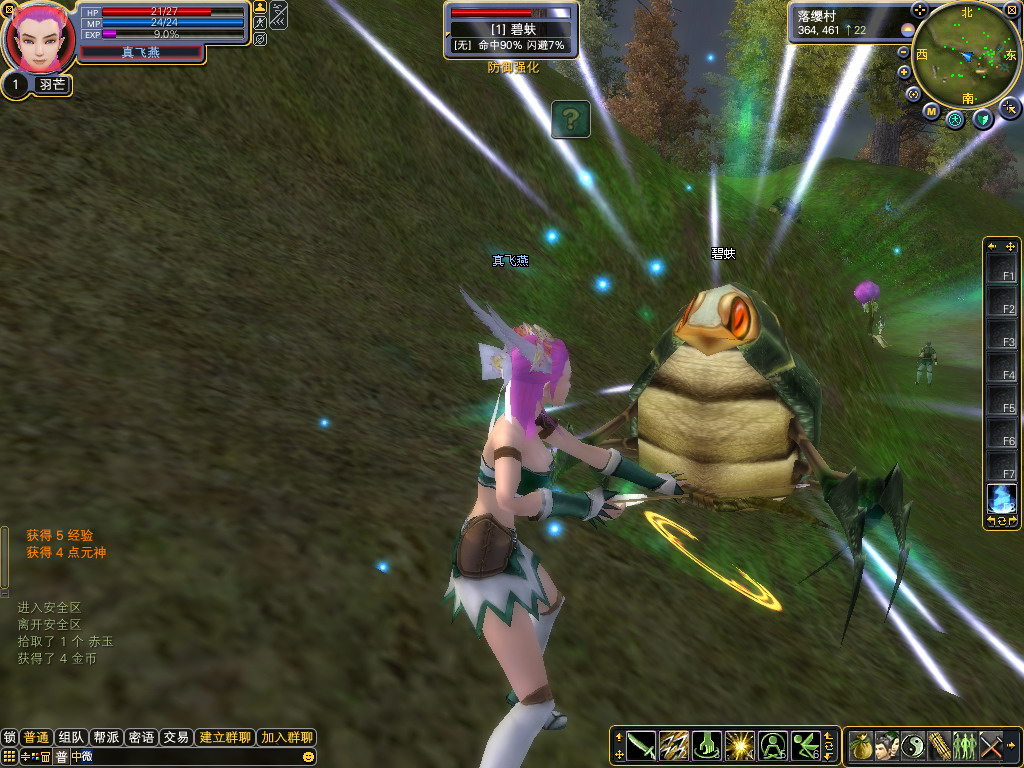Image resolution: width=1024 pixels, height=768 pixels.
Task: Activate the blue flame quick slot skill
Action: coord(1001,498)
